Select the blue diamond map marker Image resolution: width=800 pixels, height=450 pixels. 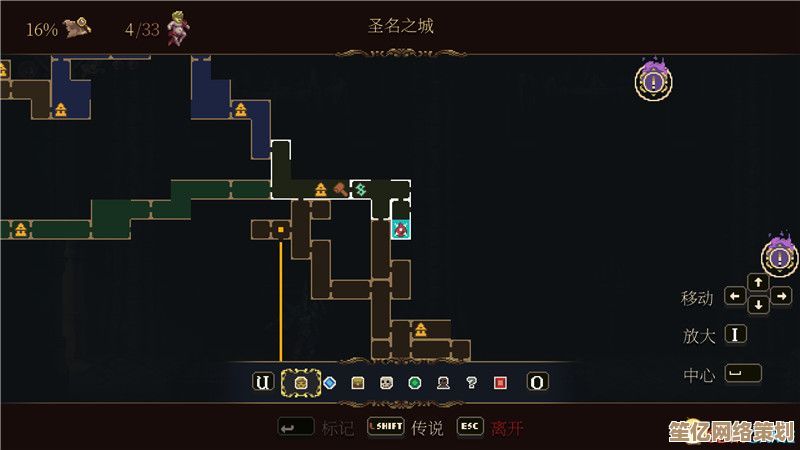(329, 382)
